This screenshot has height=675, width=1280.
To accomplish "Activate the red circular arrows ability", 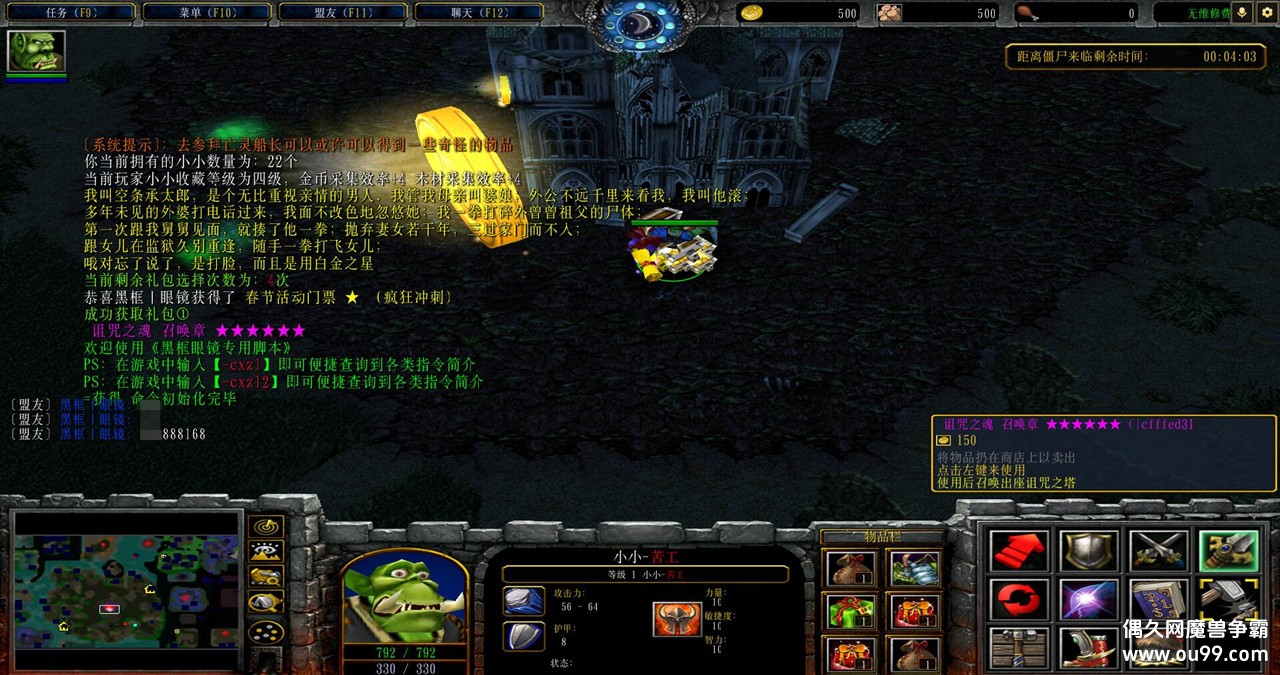I will coord(1019,599).
